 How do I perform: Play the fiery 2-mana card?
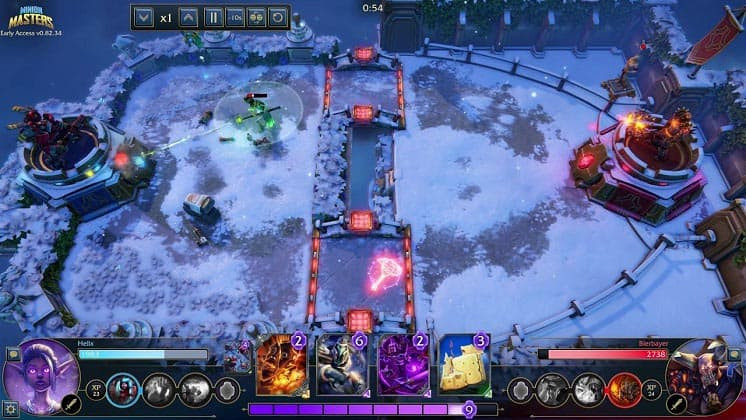pyautogui.click(x=282, y=365)
